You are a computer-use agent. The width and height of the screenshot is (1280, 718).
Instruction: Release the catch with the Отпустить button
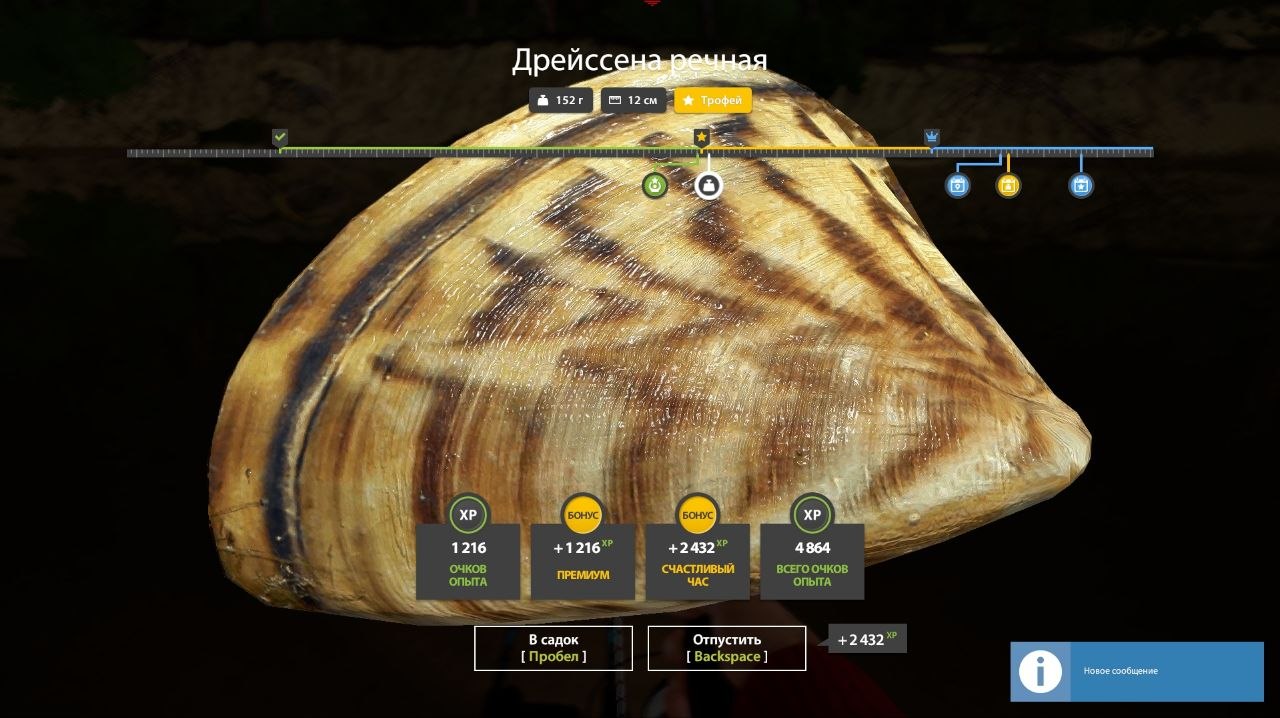pyautogui.click(x=726, y=648)
